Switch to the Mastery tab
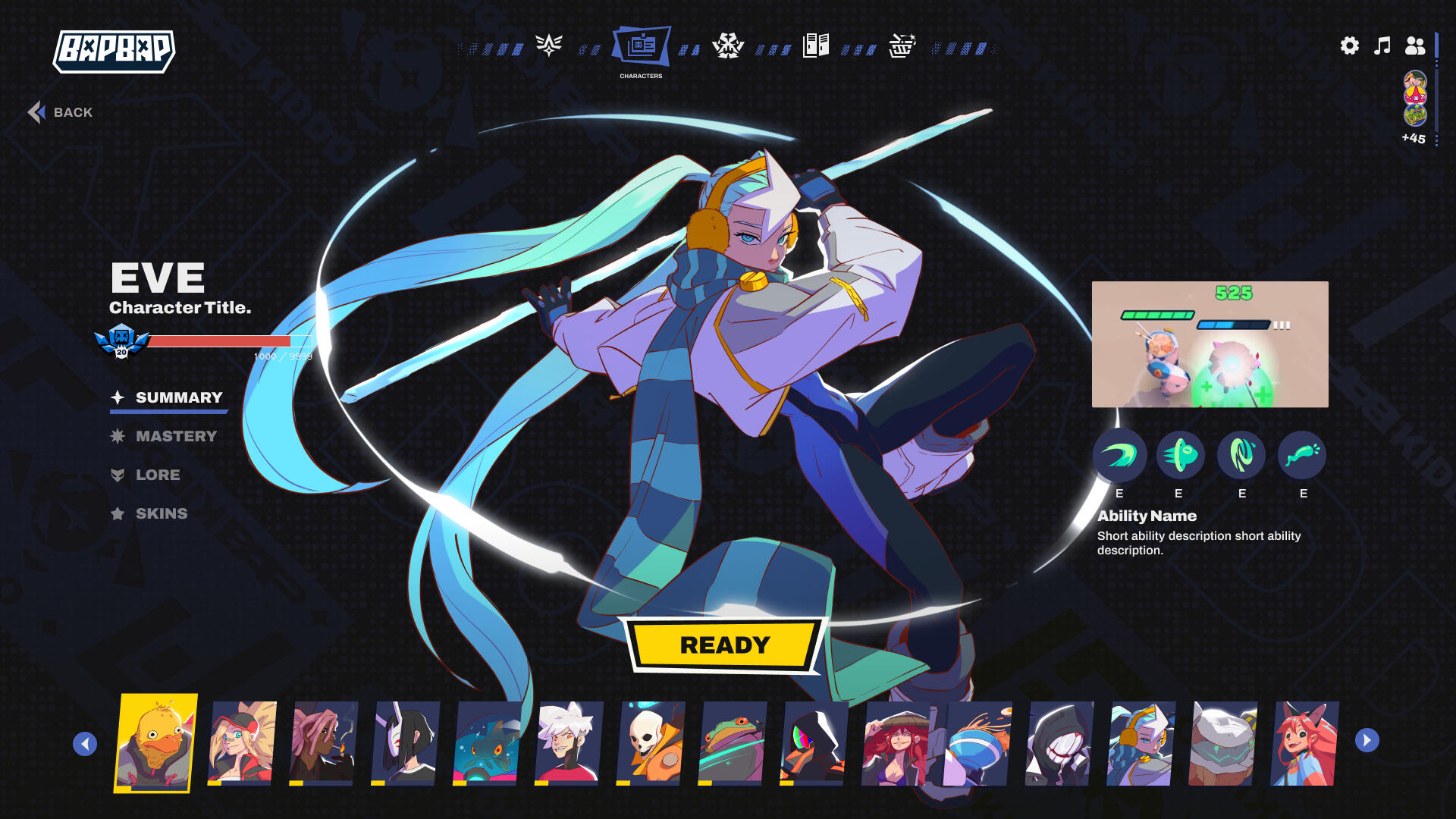Viewport: 1456px width, 819px height. 175,435
